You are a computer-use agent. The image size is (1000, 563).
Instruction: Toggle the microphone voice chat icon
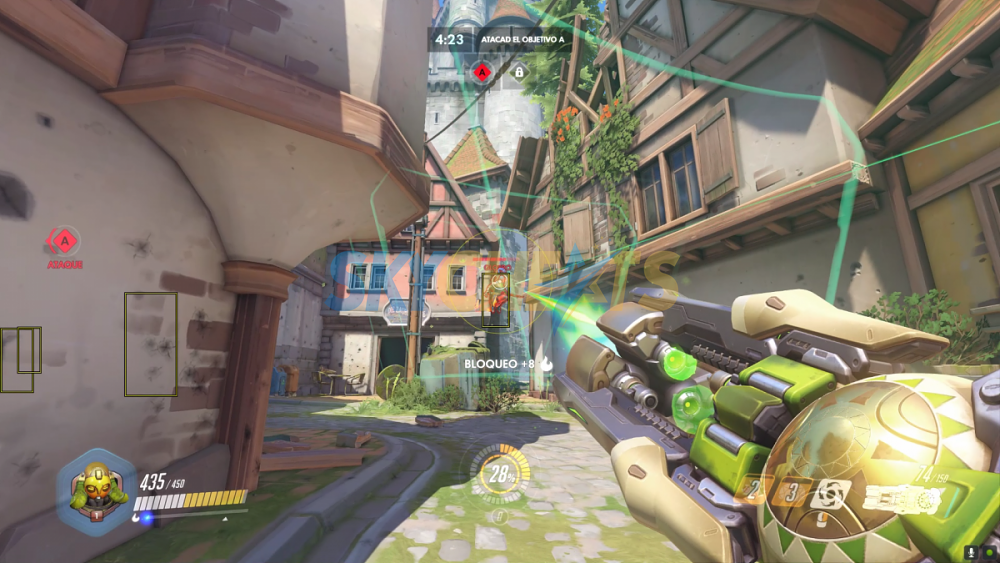[x=970, y=552]
